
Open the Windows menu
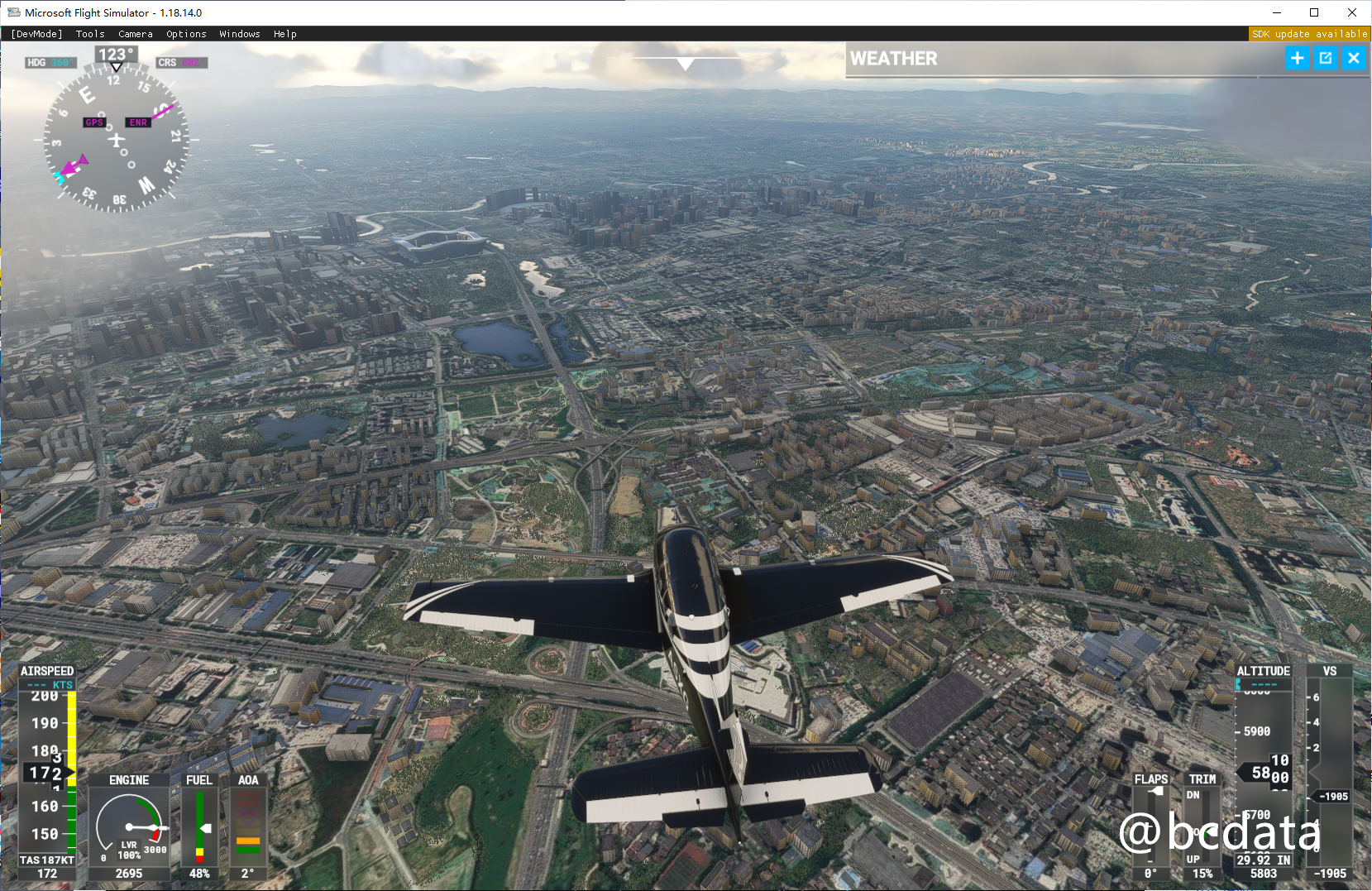pos(240,34)
